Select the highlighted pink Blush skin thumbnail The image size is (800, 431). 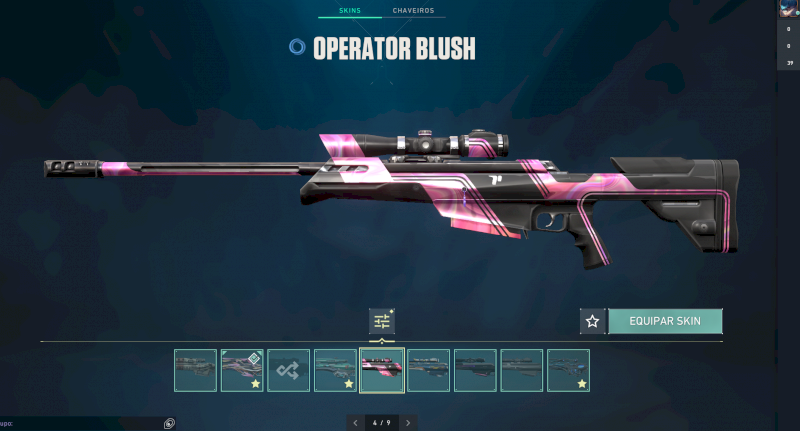(x=381, y=370)
